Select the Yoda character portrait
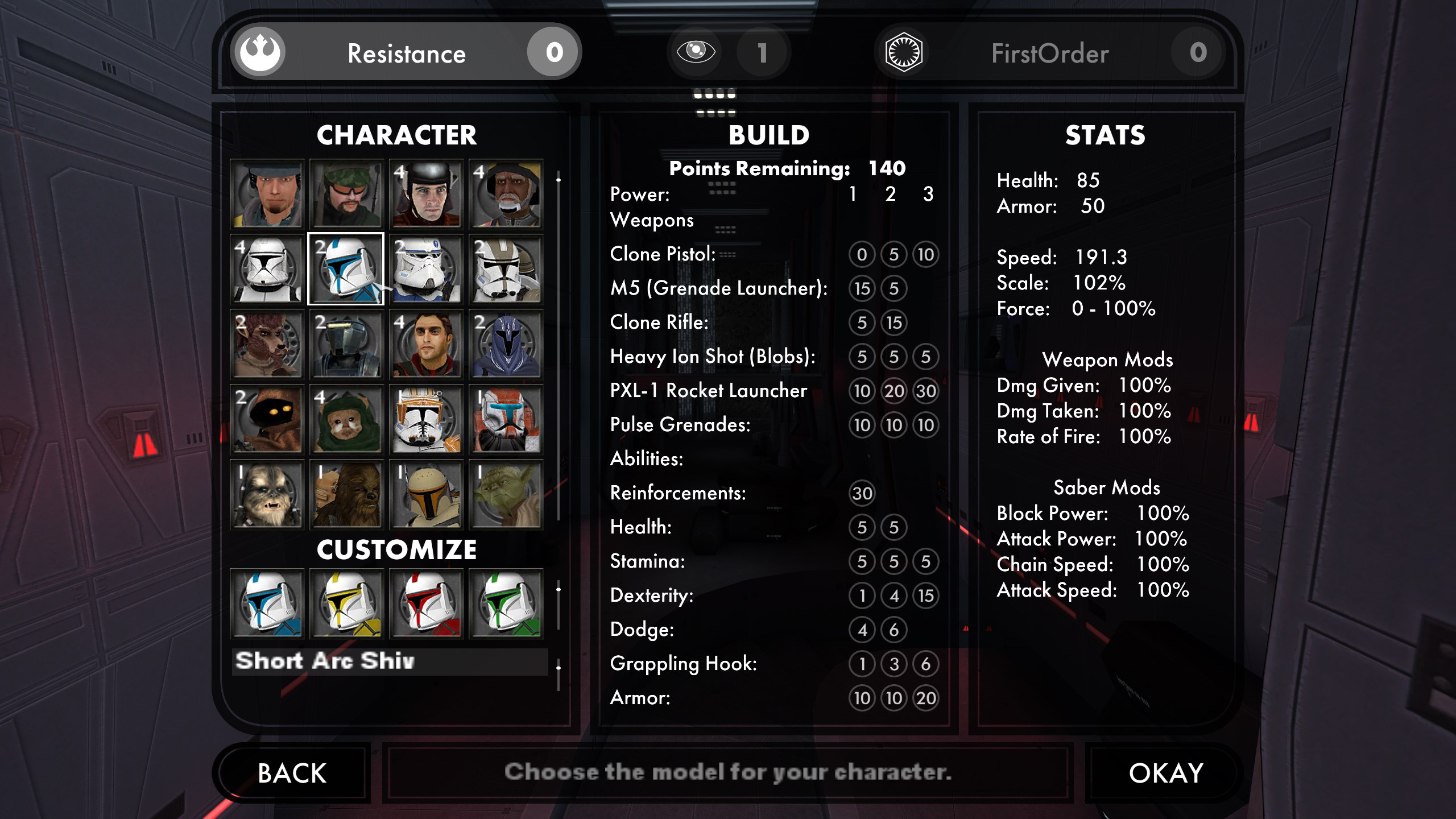The image size is (1456, 819). click(506, 494)
